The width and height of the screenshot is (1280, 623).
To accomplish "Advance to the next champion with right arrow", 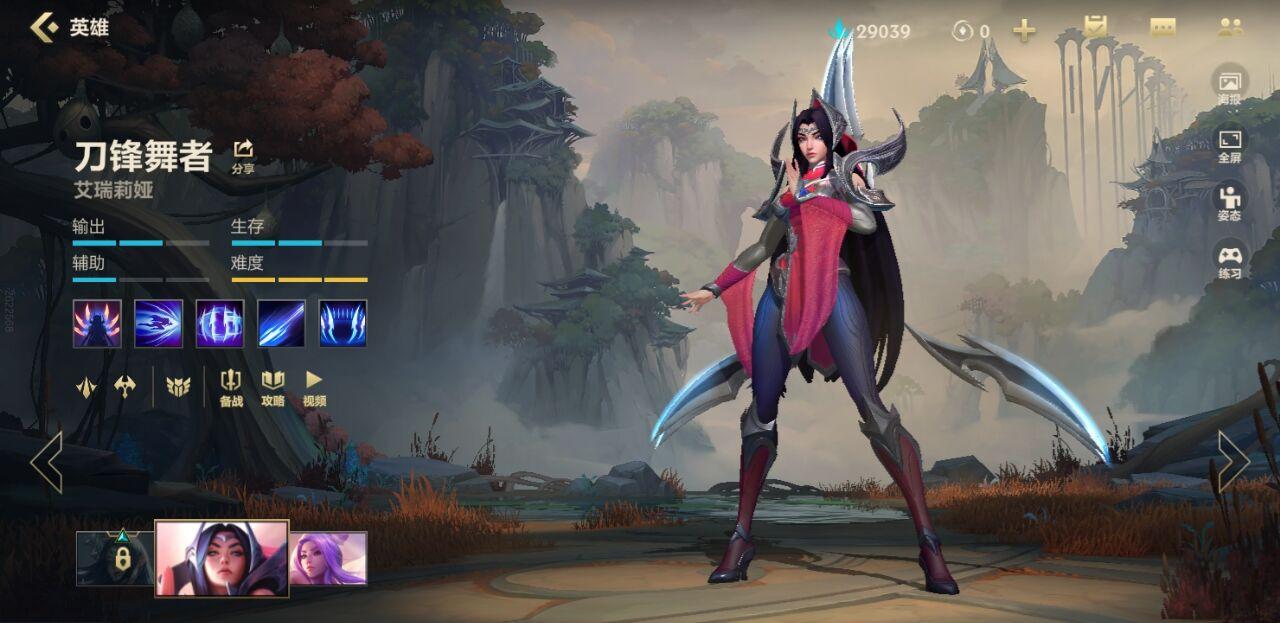I will [x=1233, y=462].
